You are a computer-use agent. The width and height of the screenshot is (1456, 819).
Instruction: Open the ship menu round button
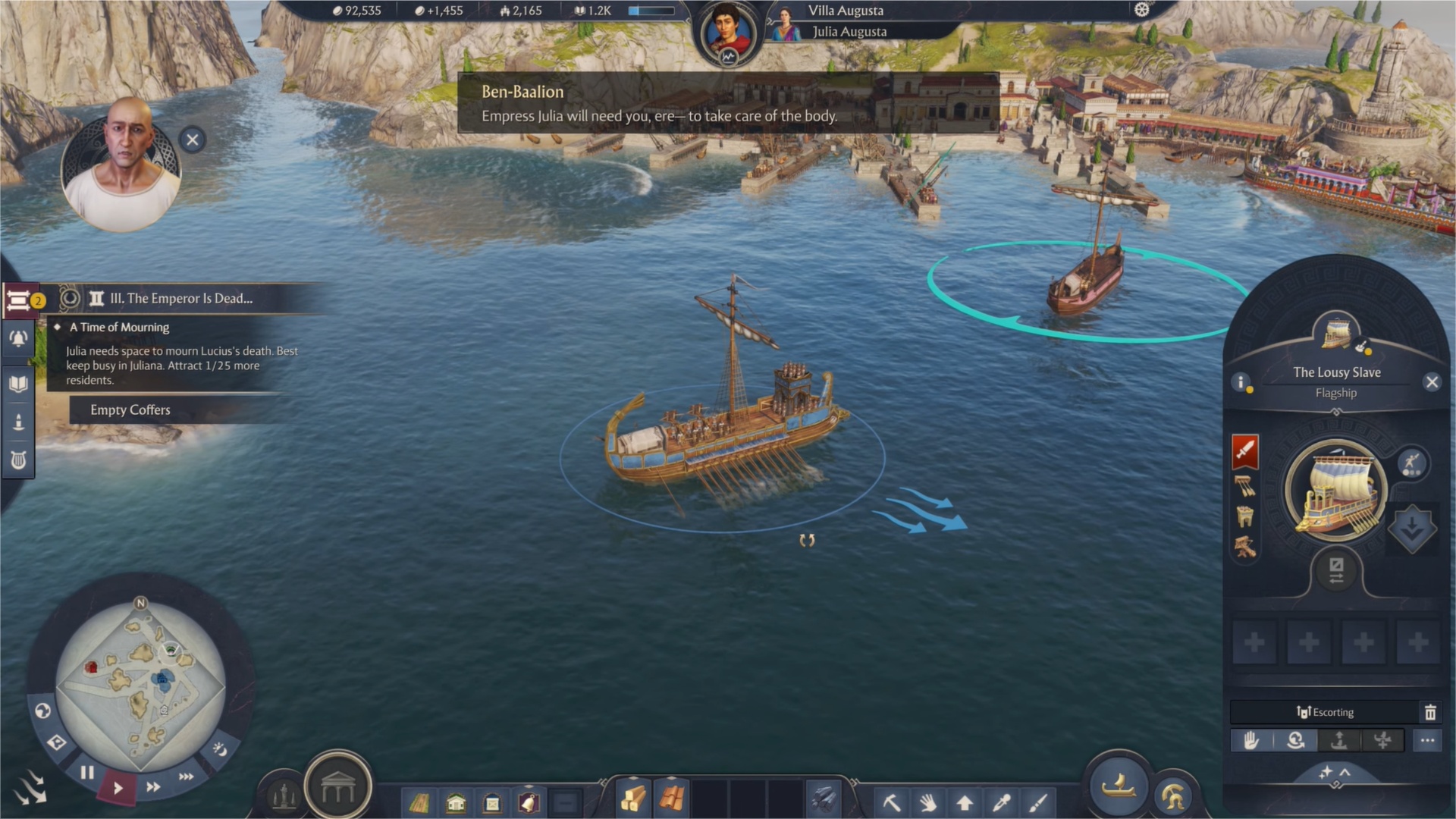coord(1118,787)
